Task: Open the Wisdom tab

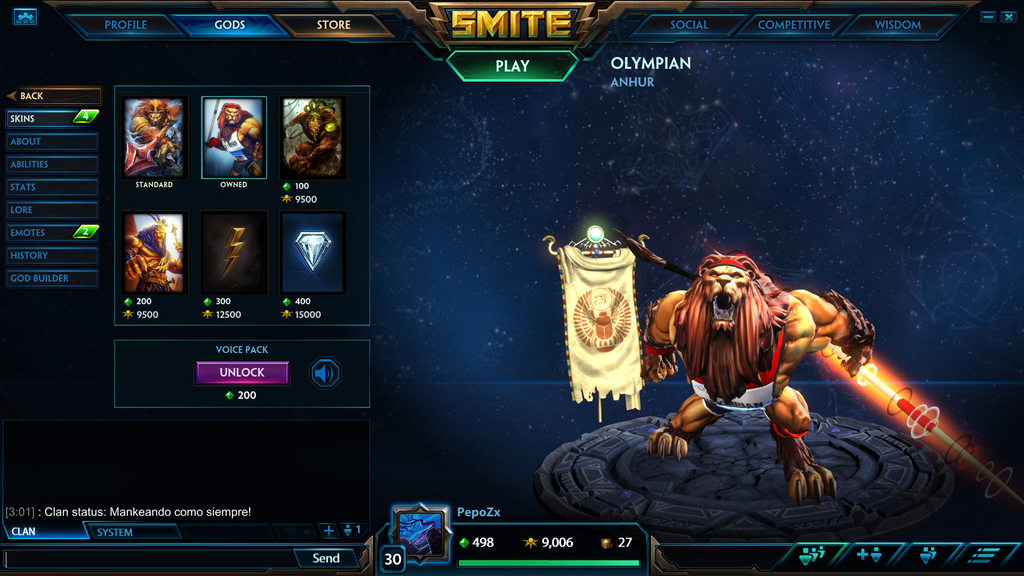Action: 897,25
